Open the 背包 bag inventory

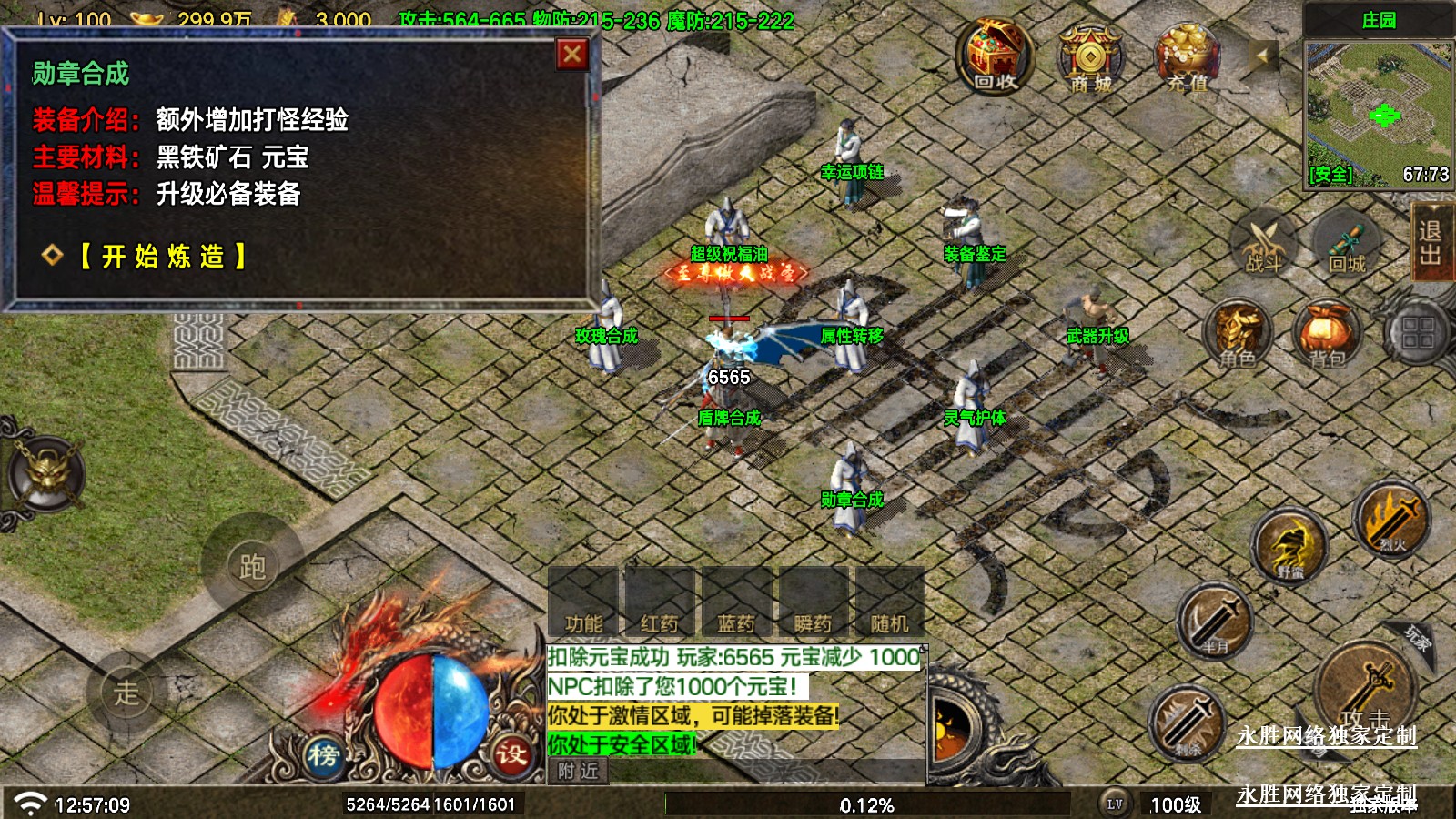(x=1327, y=335)
